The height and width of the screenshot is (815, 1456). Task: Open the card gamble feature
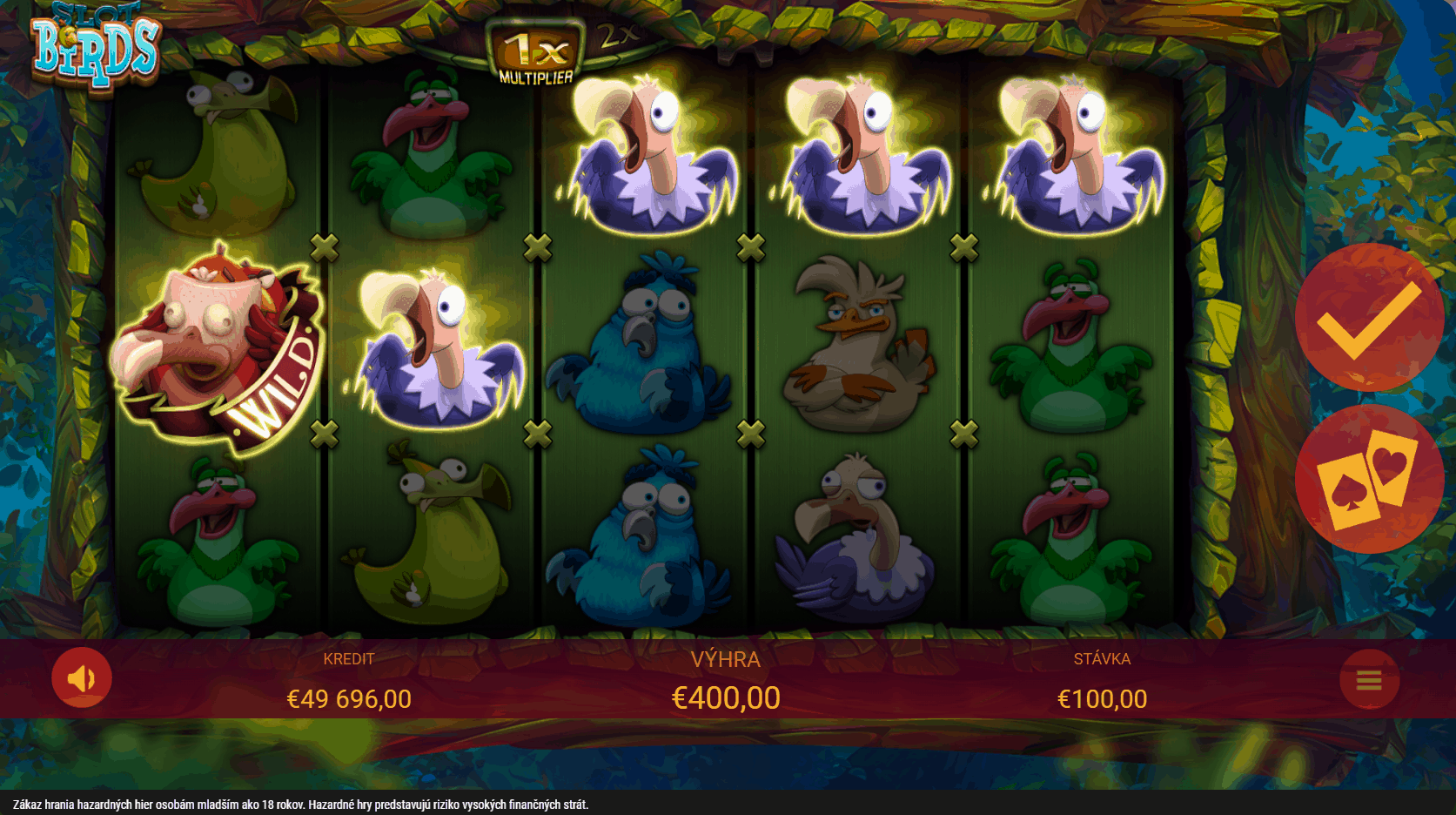(x=1368, y=478)
